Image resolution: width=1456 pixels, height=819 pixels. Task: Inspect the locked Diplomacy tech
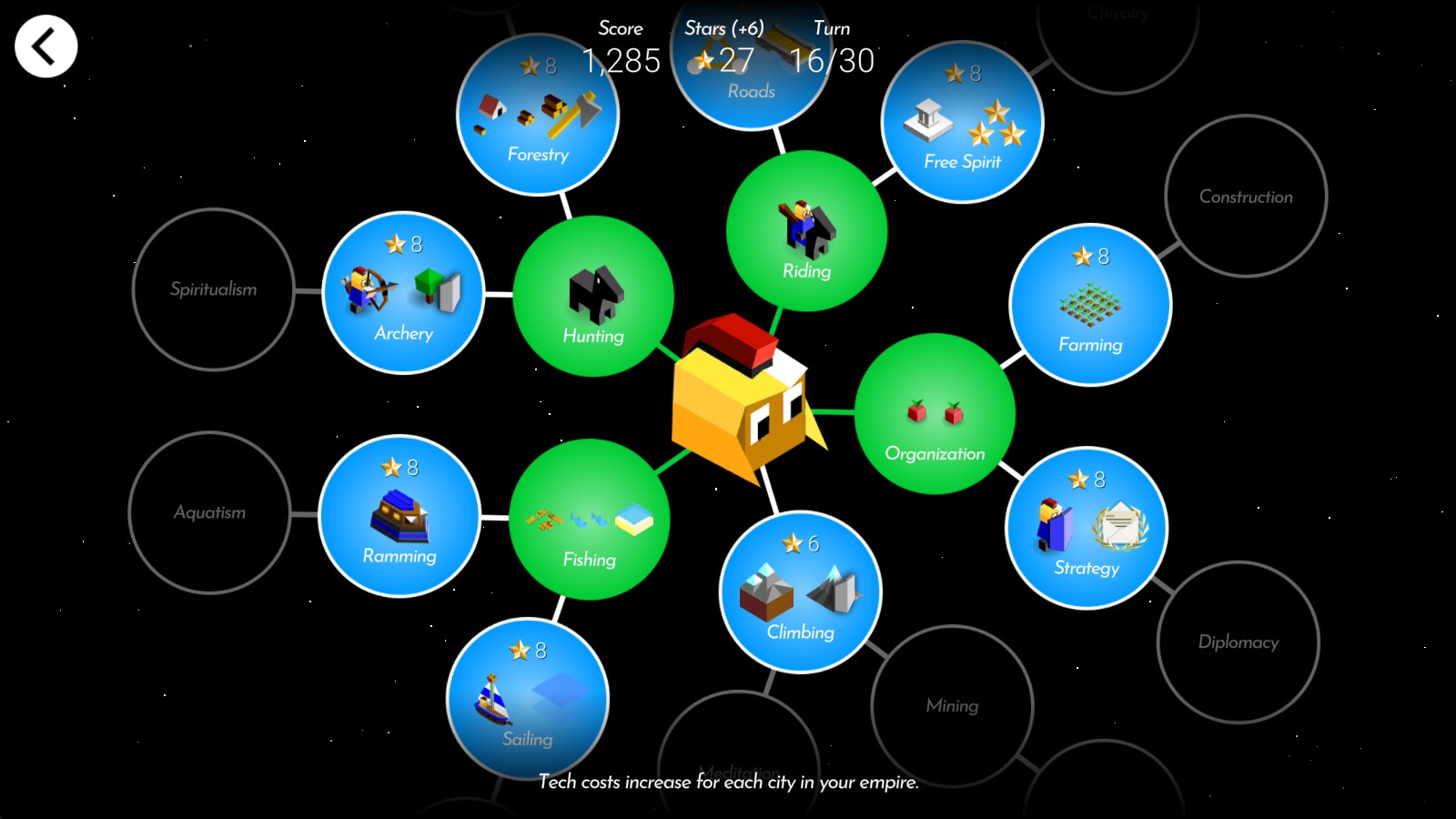(x=1238, y=642)
